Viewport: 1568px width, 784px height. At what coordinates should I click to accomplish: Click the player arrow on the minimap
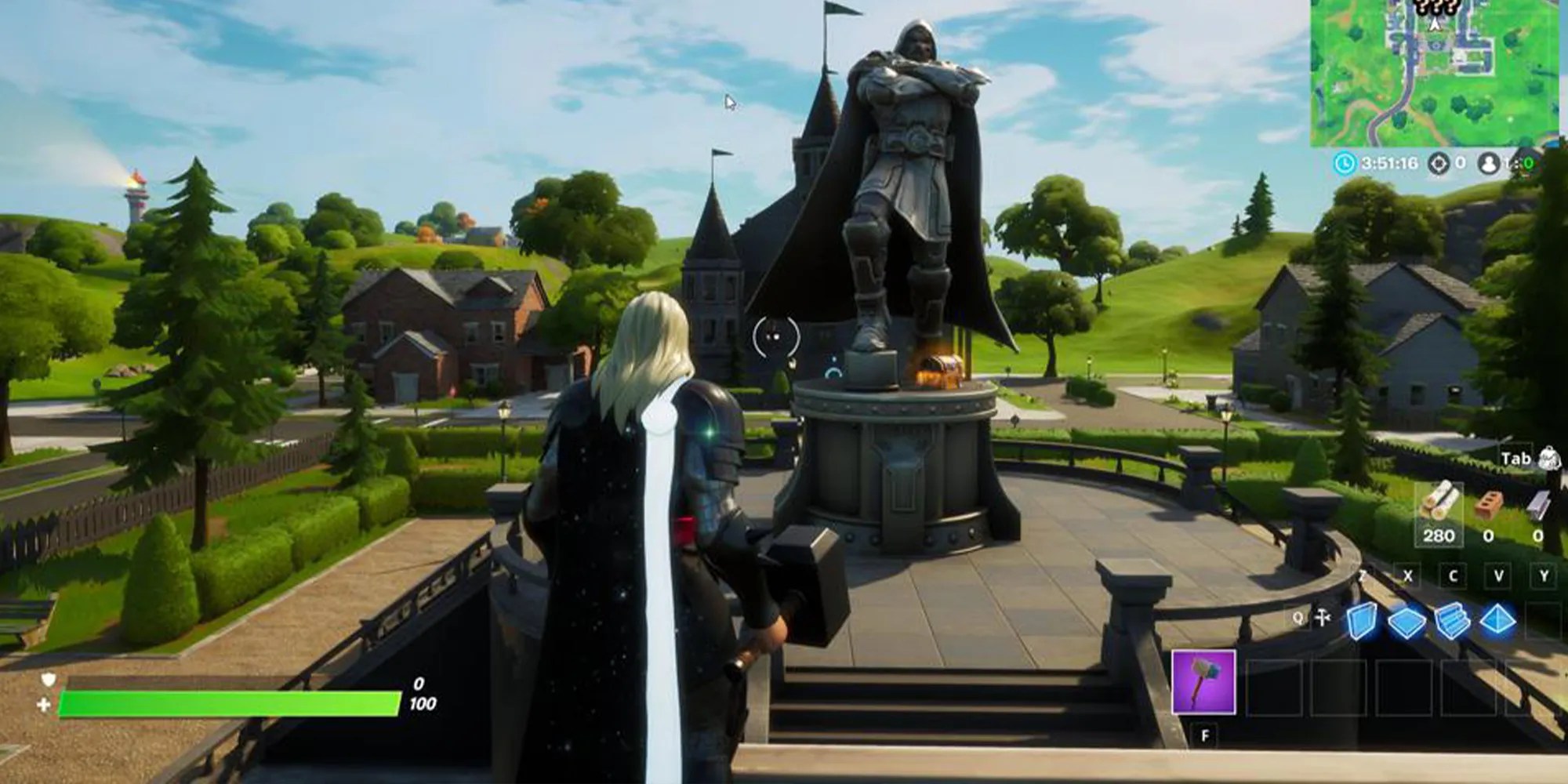pyautogui.click(x=1435, y=24)
